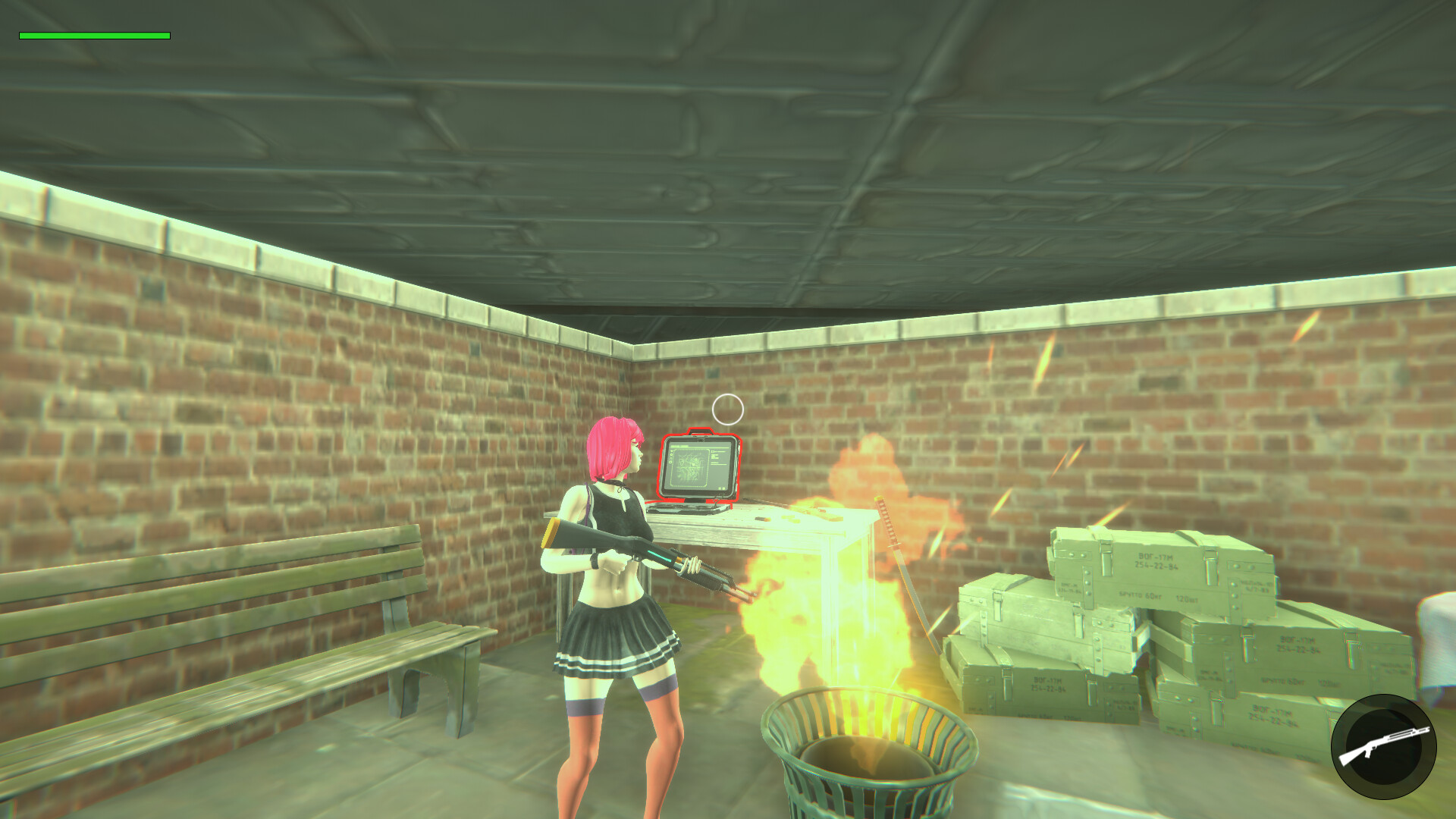This screenshot has width=1456, height=819.
Task: Click the green map on the laptop screen
Action: [x=690, y=466]
